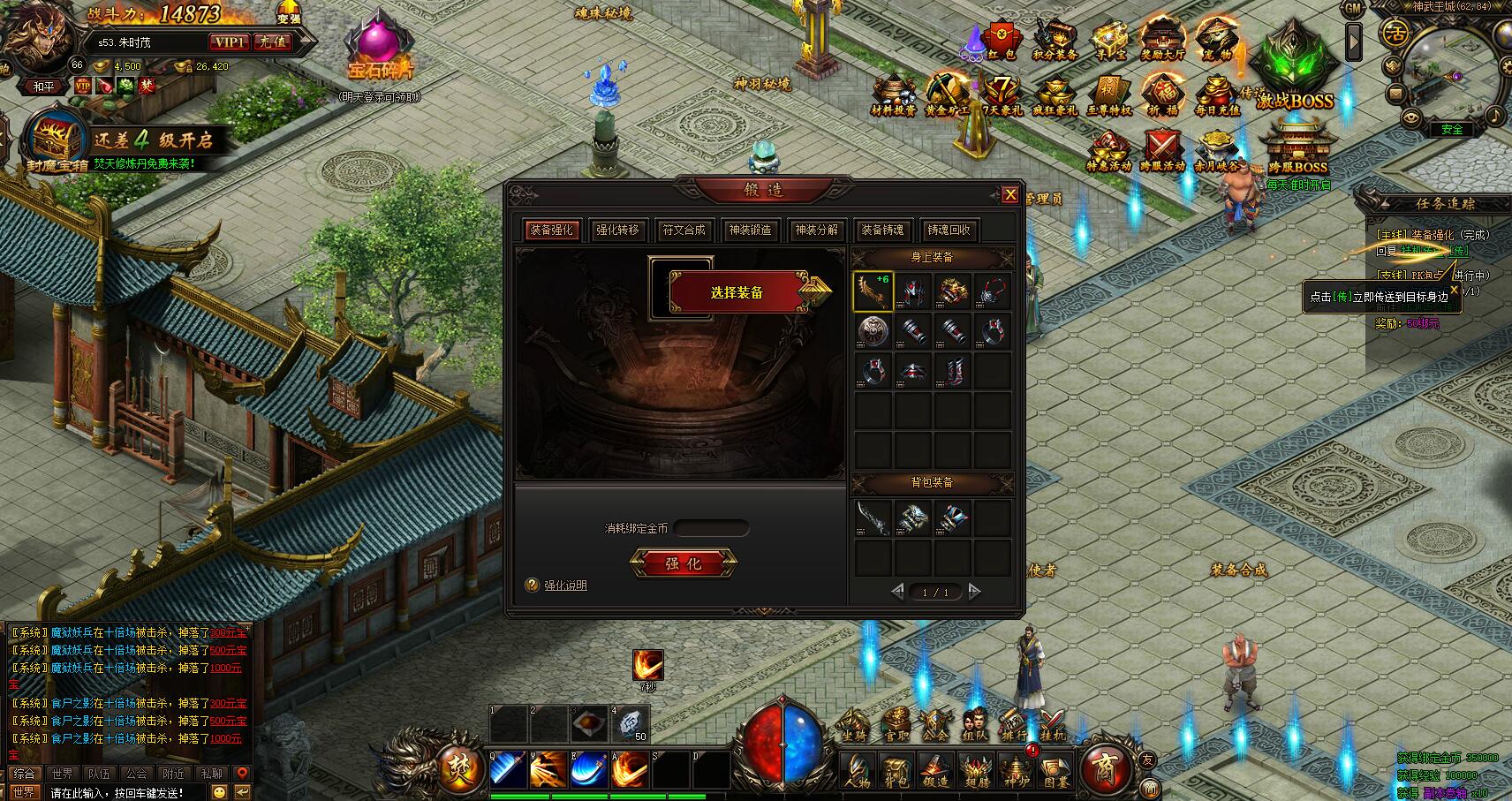Click the 充值 recharge button
Screen dimensions: 1512x801
[271, 42]
